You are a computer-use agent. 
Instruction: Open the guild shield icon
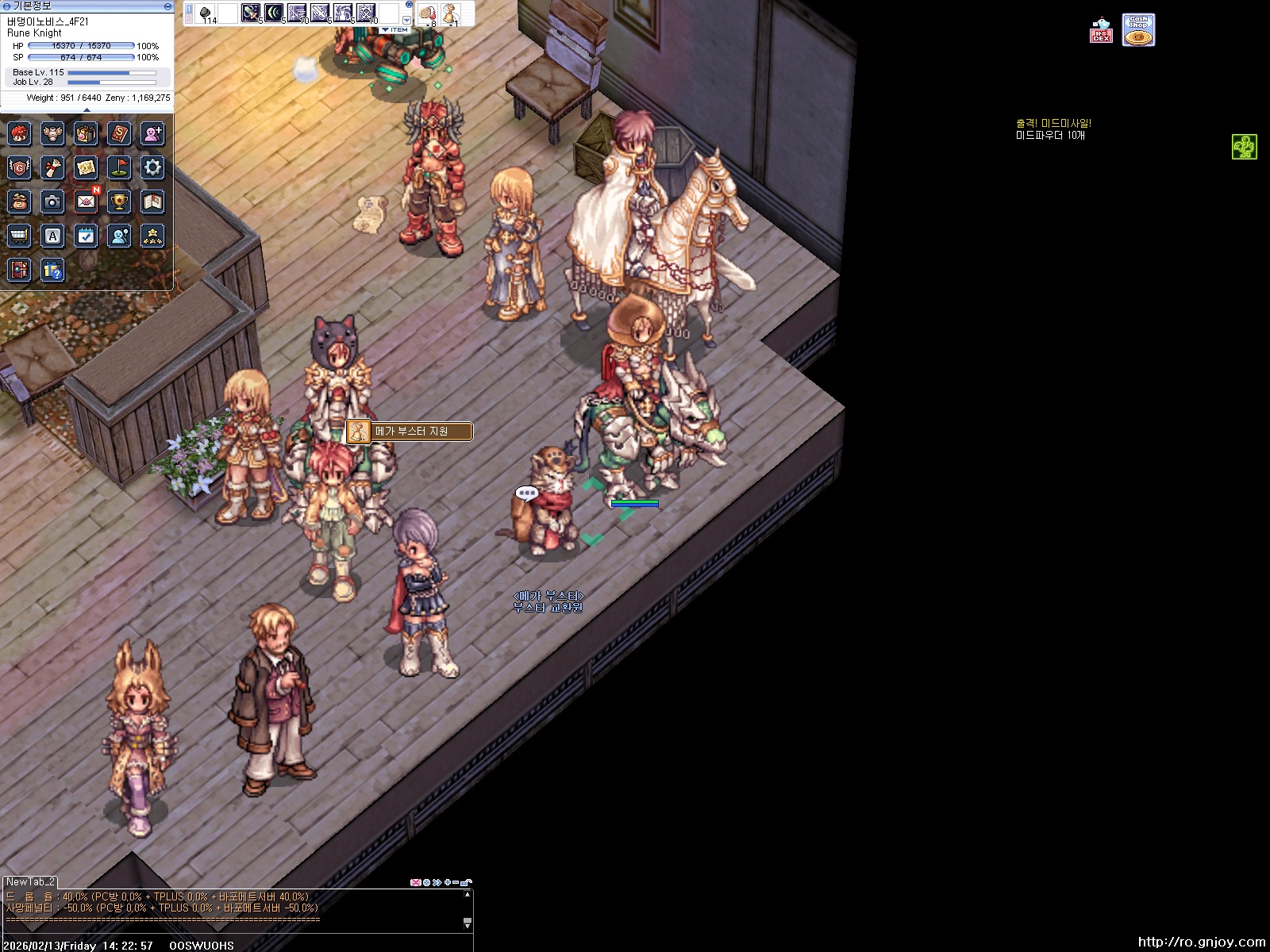pyautogui.click(x=19, y=167)
